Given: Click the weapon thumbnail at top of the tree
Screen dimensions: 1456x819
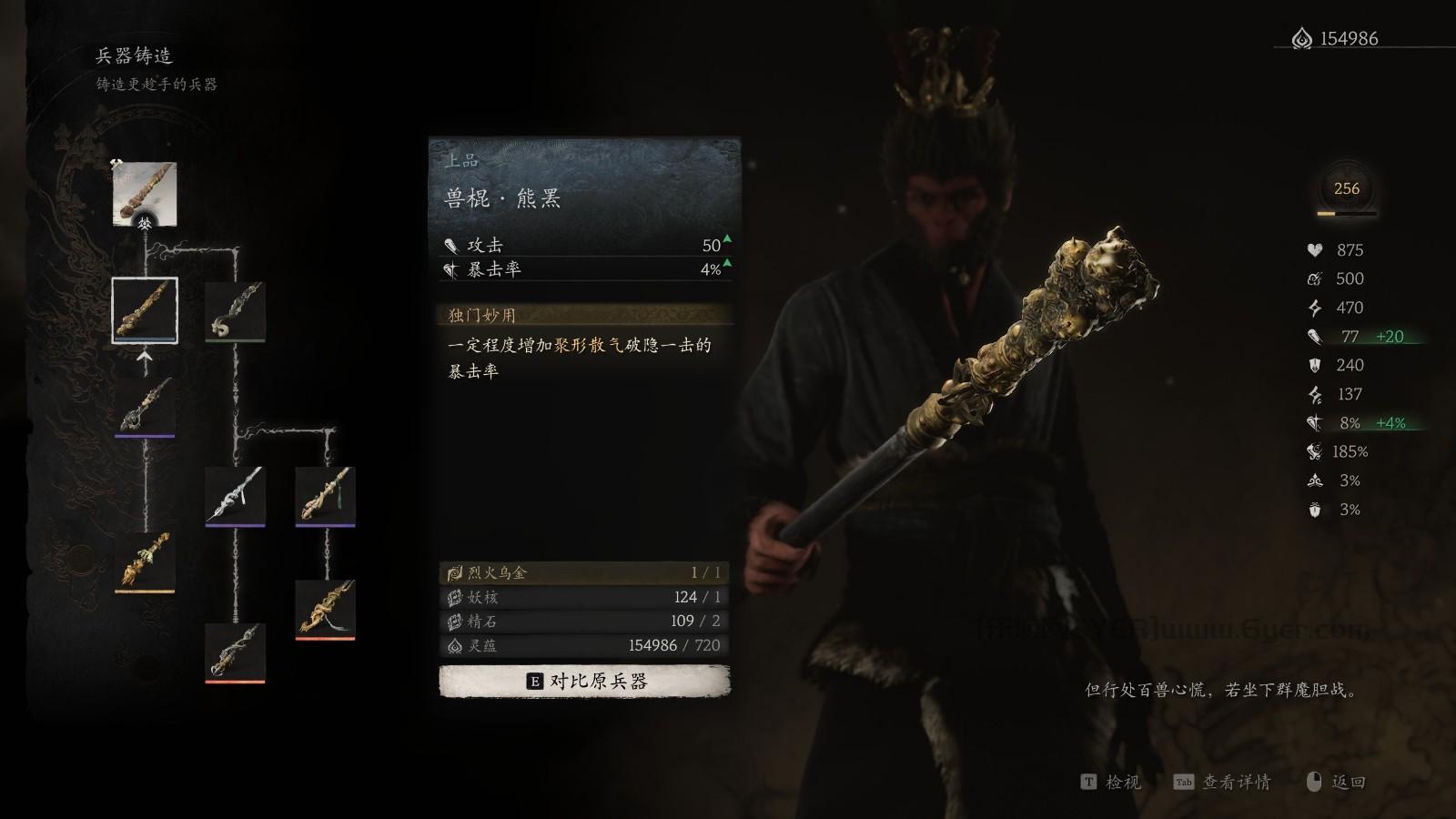Looking at the screenshot, I should point(144,193).
